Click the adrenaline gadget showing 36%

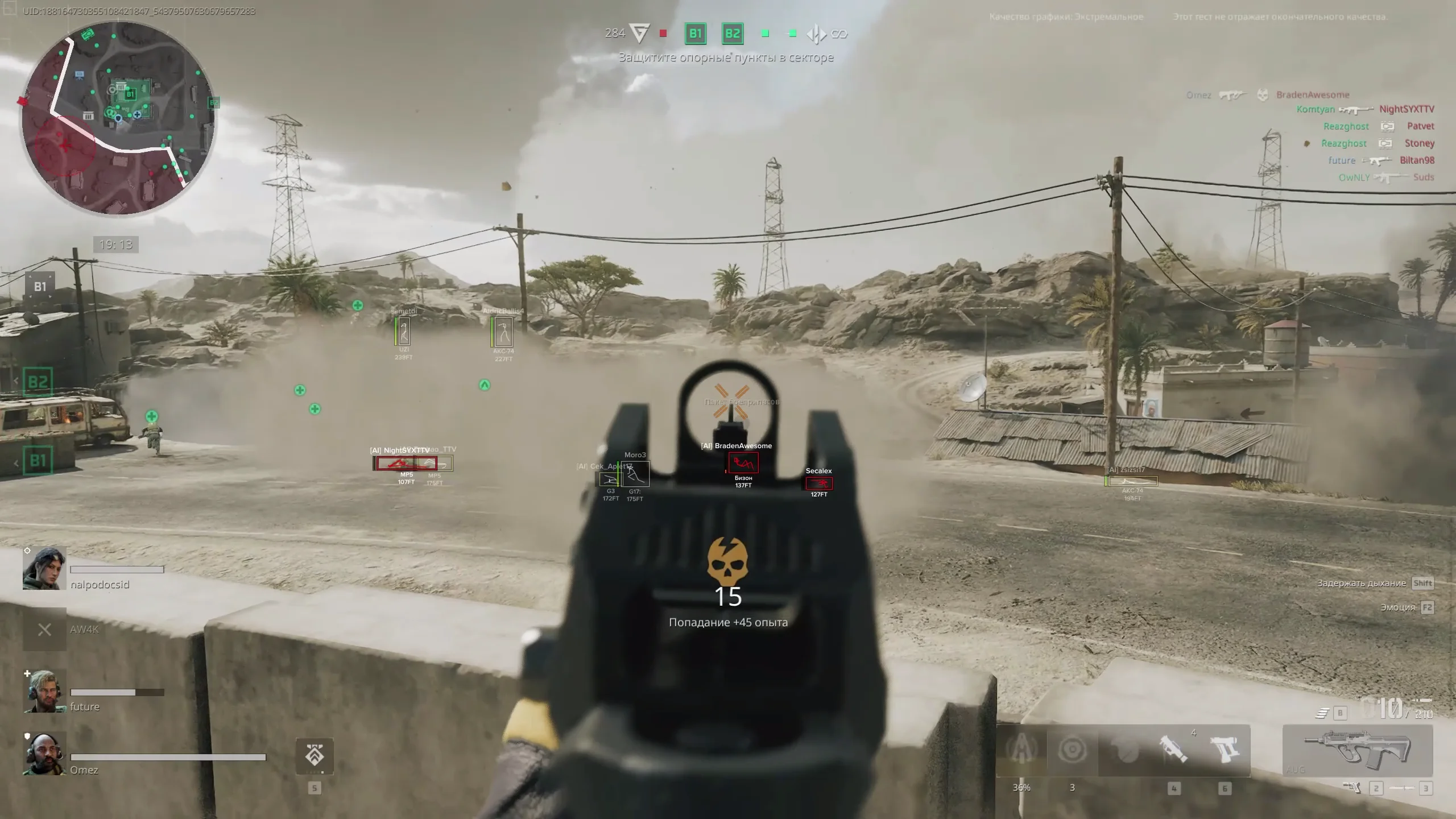point(1021,748)
